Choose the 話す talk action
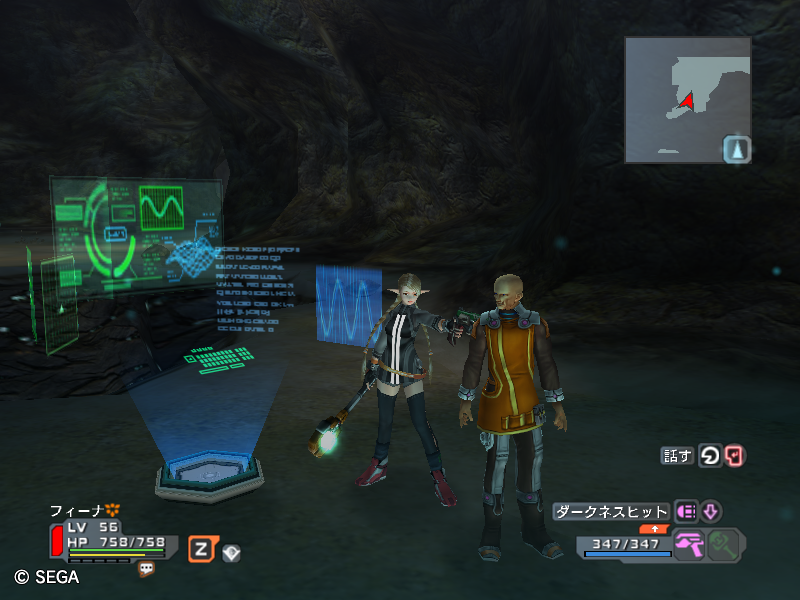Image resolution: width=800 pixels, height=600 pixels. click(677, 456)
